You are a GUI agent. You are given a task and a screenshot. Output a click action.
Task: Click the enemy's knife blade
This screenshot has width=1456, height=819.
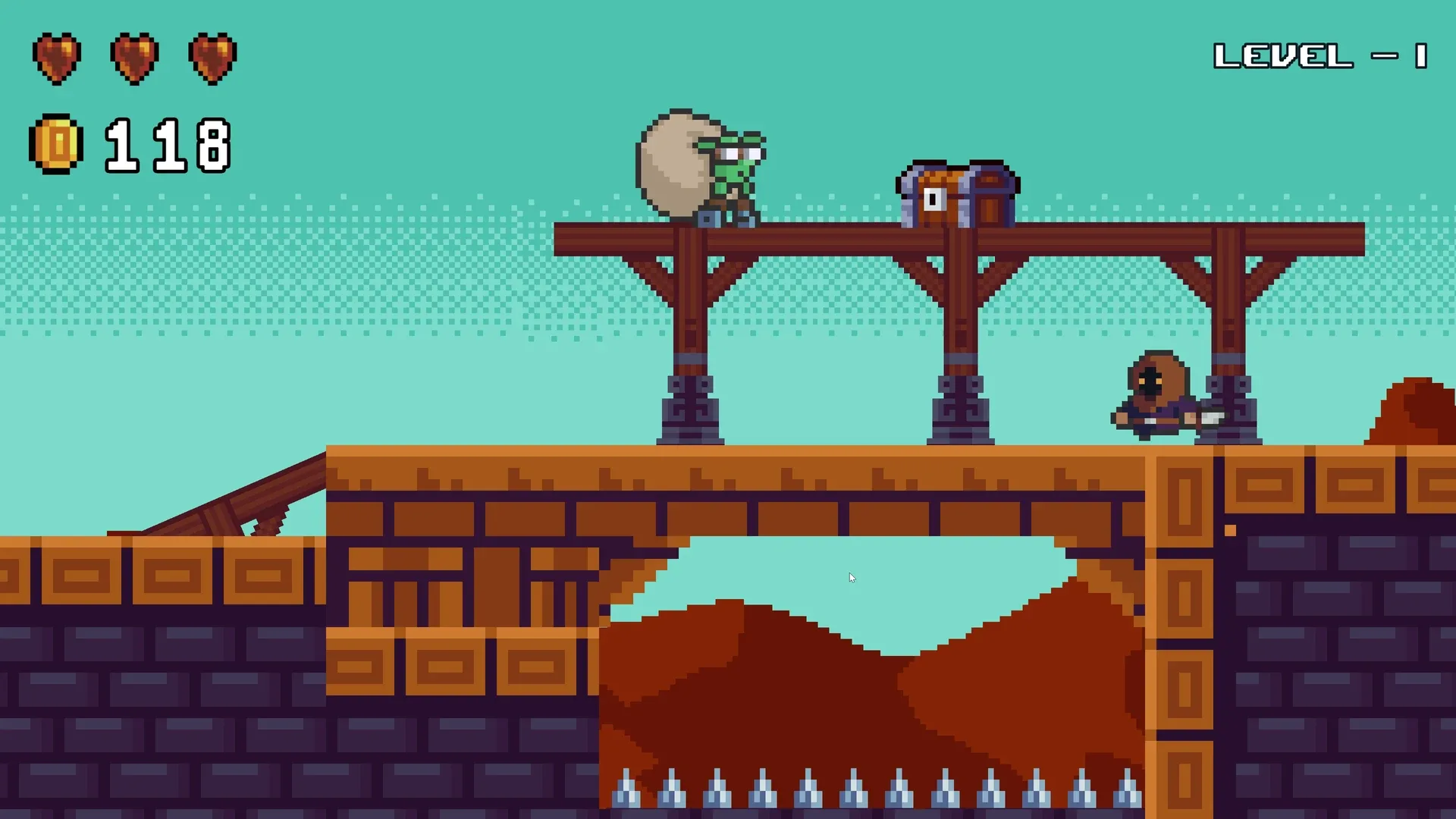(1213, 419)
